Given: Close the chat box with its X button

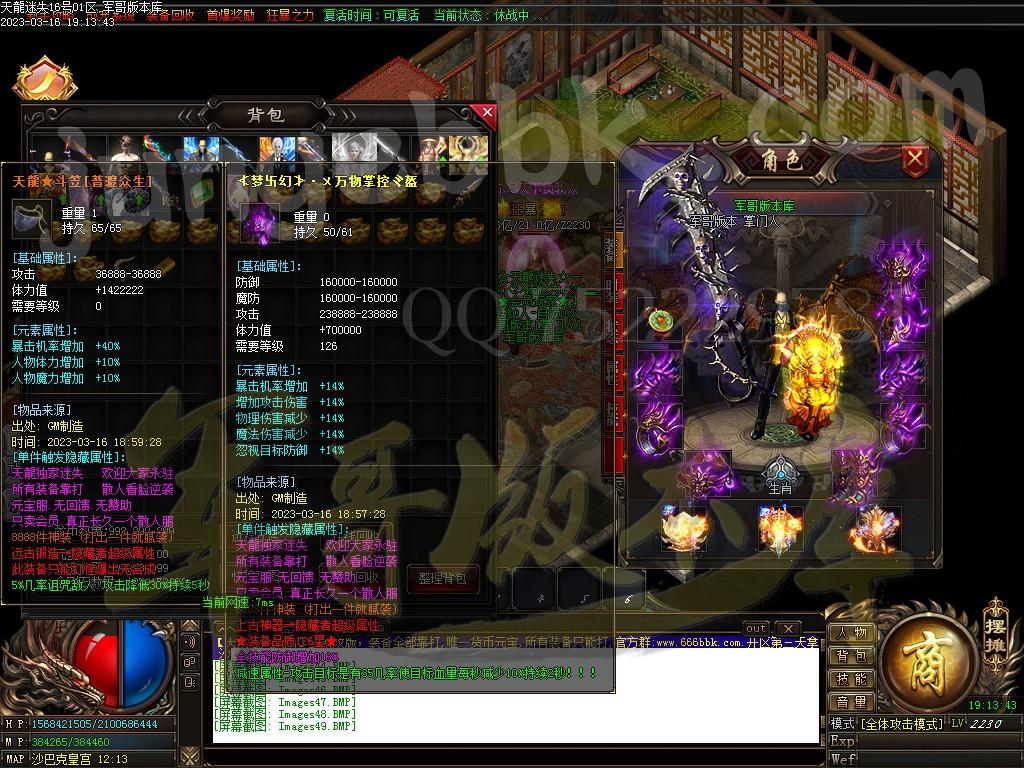Looking at the screenshot, I should coord(787,628).
